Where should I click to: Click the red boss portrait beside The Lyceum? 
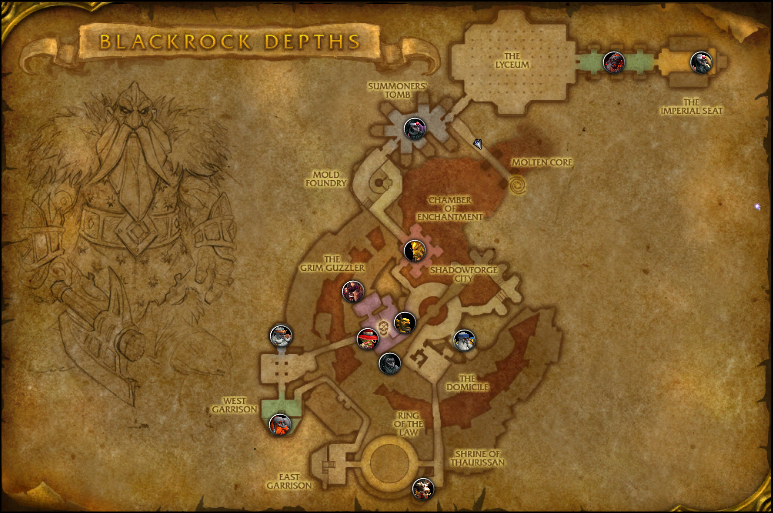pos(613,61)
